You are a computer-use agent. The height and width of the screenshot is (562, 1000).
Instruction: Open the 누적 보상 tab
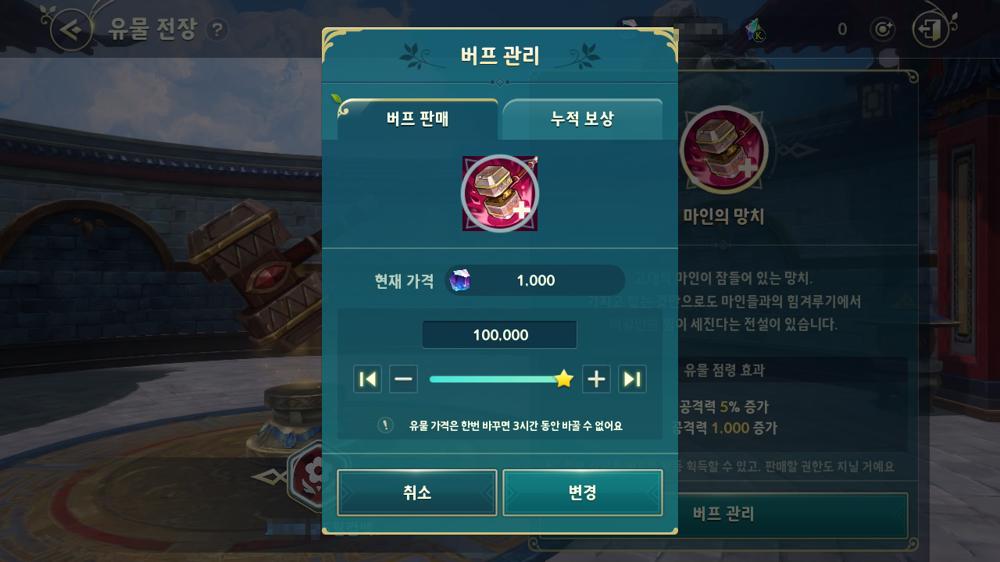click(x=582, y=120)
